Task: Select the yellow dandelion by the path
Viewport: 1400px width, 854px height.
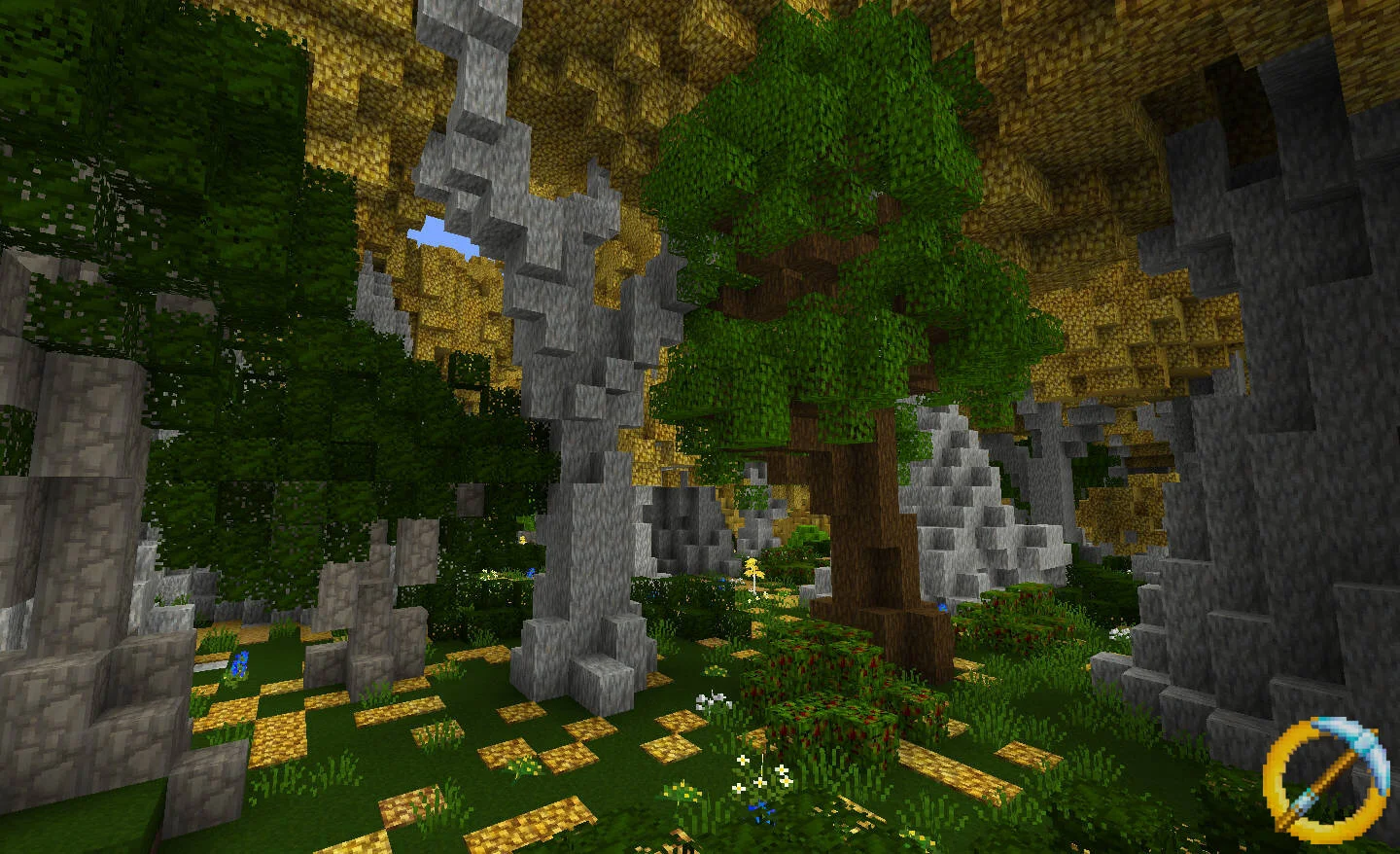Action: 756,569
